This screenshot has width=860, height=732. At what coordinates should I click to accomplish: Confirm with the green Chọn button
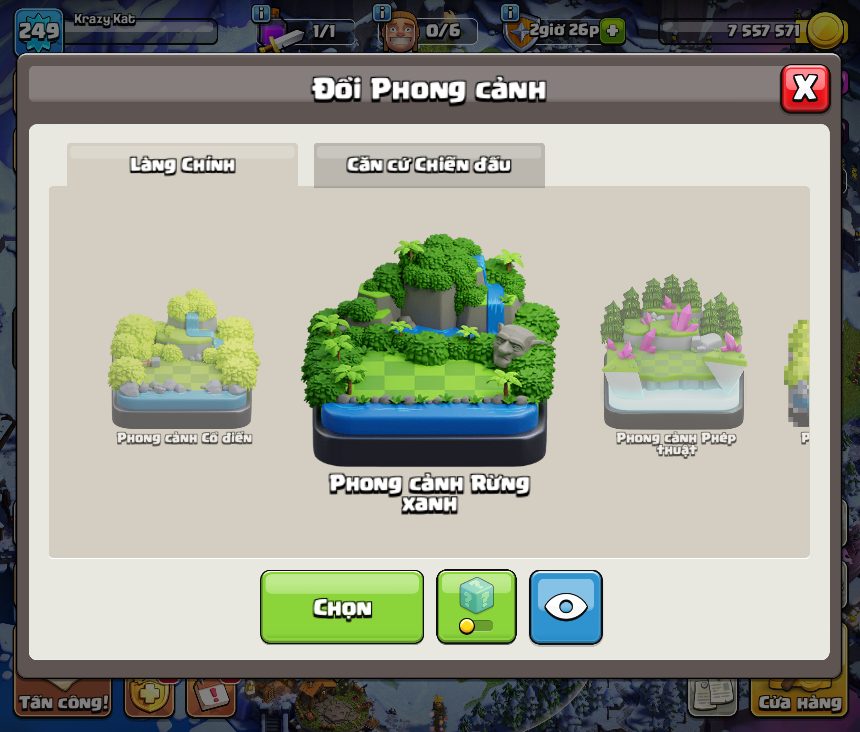pyautogui.click(x=342, y=607)
